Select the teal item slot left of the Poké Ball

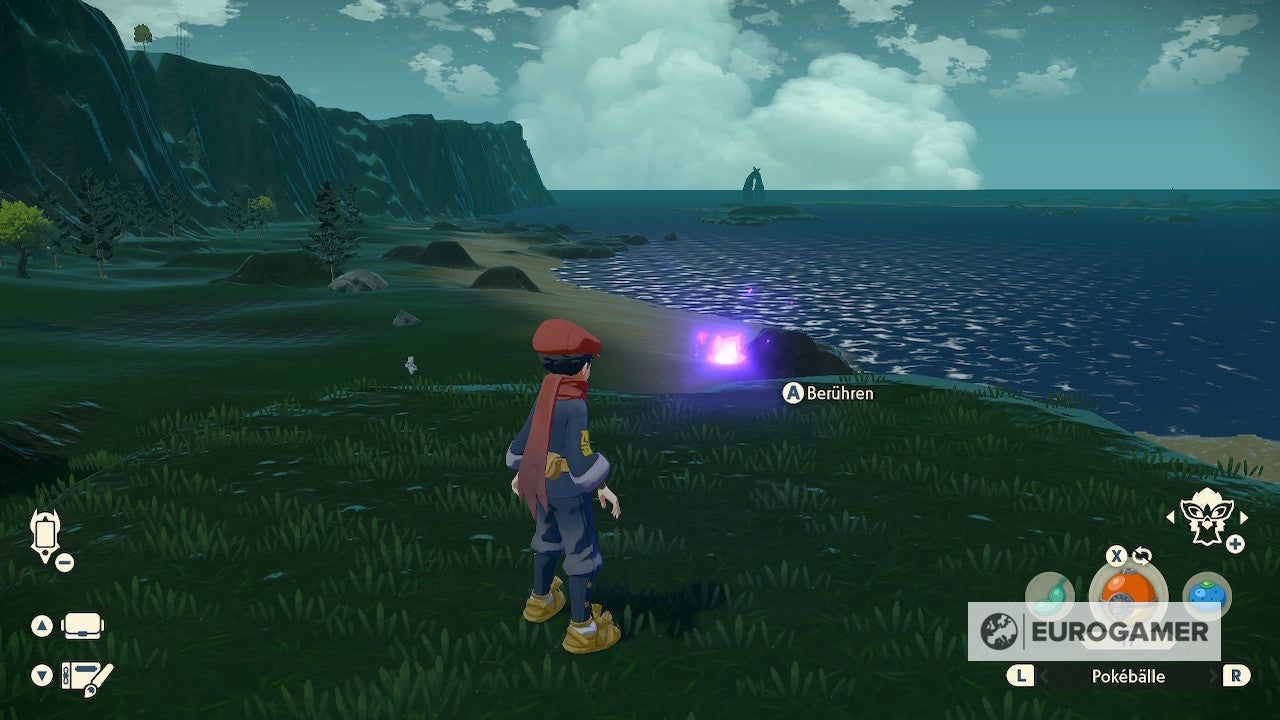[x=1049, y=593]
